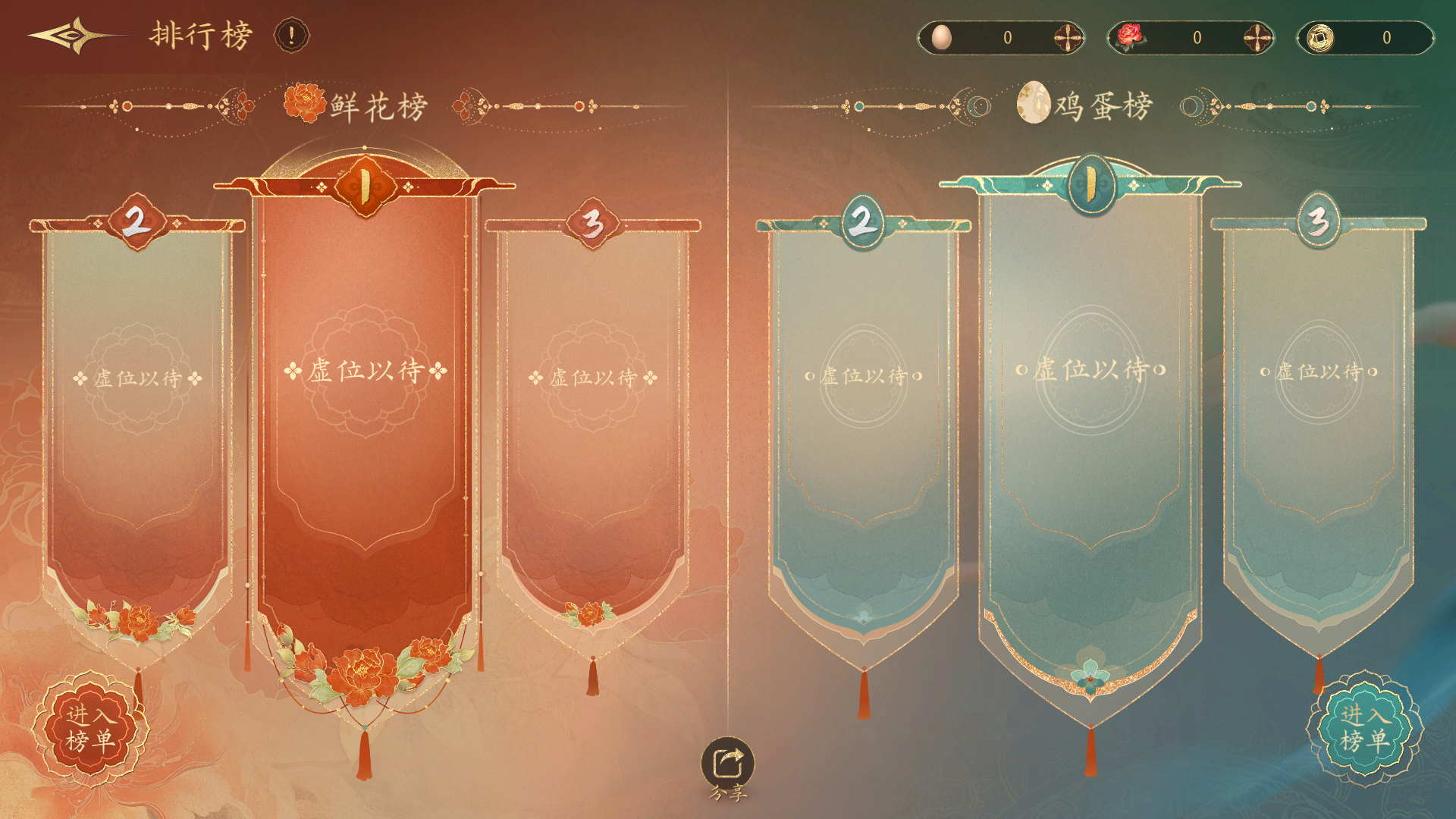Open the exclamation notice icon beside 排行榜
This screenshot has height=819, width=1456.
tap(291, 36)
